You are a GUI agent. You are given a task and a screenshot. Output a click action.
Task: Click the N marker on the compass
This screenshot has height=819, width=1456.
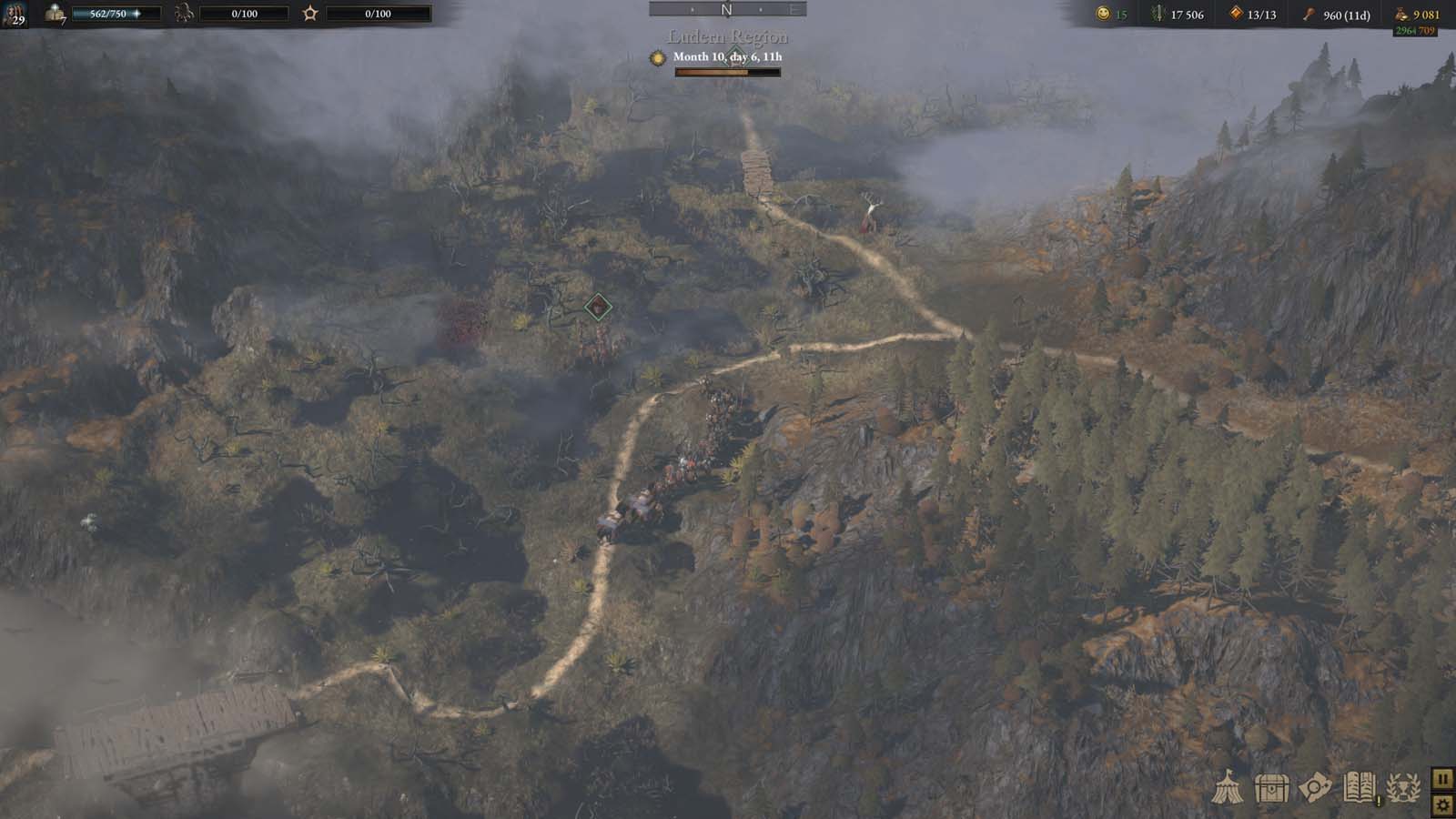(x=724, y=9)
